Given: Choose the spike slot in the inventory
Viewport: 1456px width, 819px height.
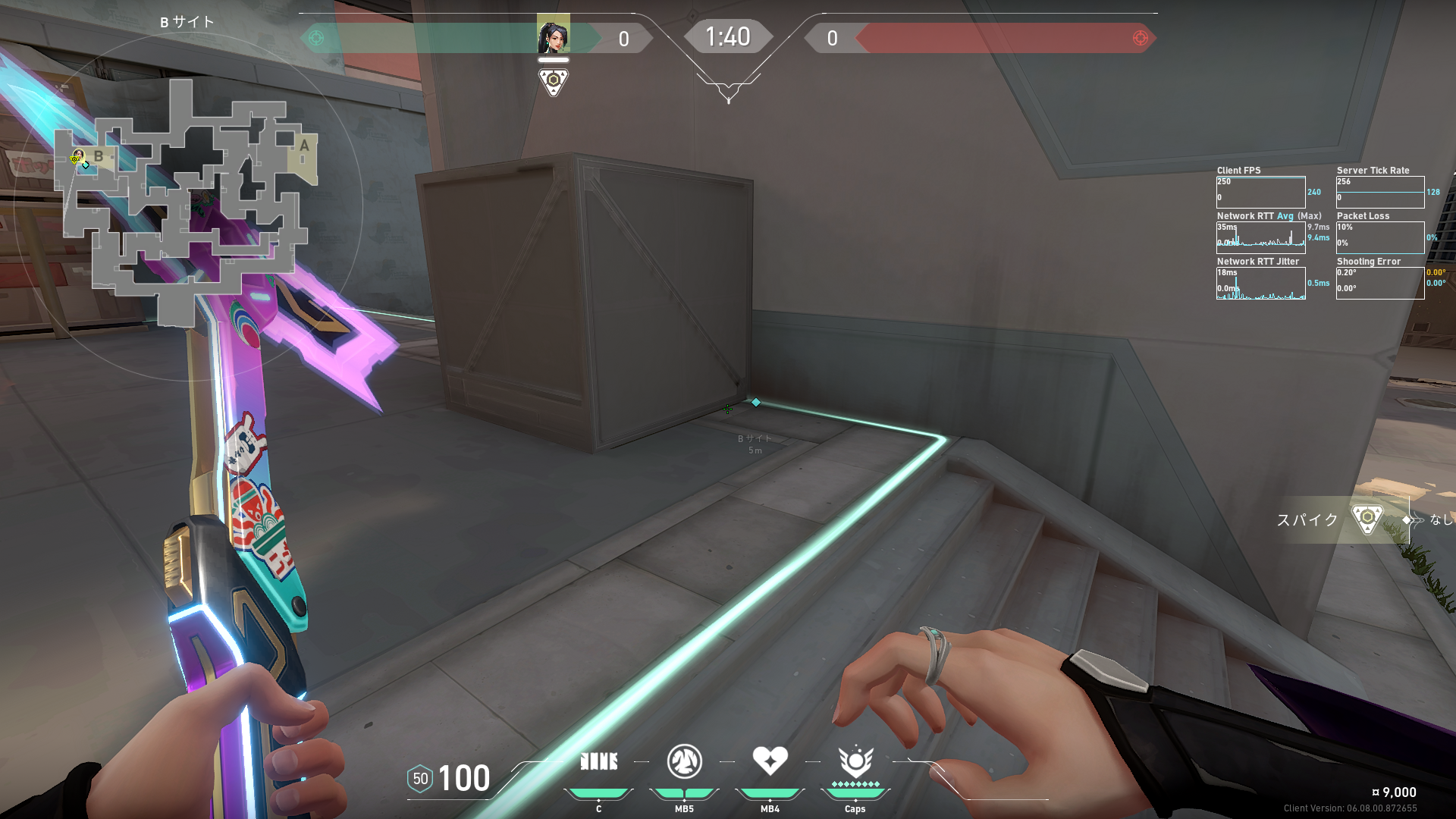Looking at the screenshot, I should click(1367, 519).
